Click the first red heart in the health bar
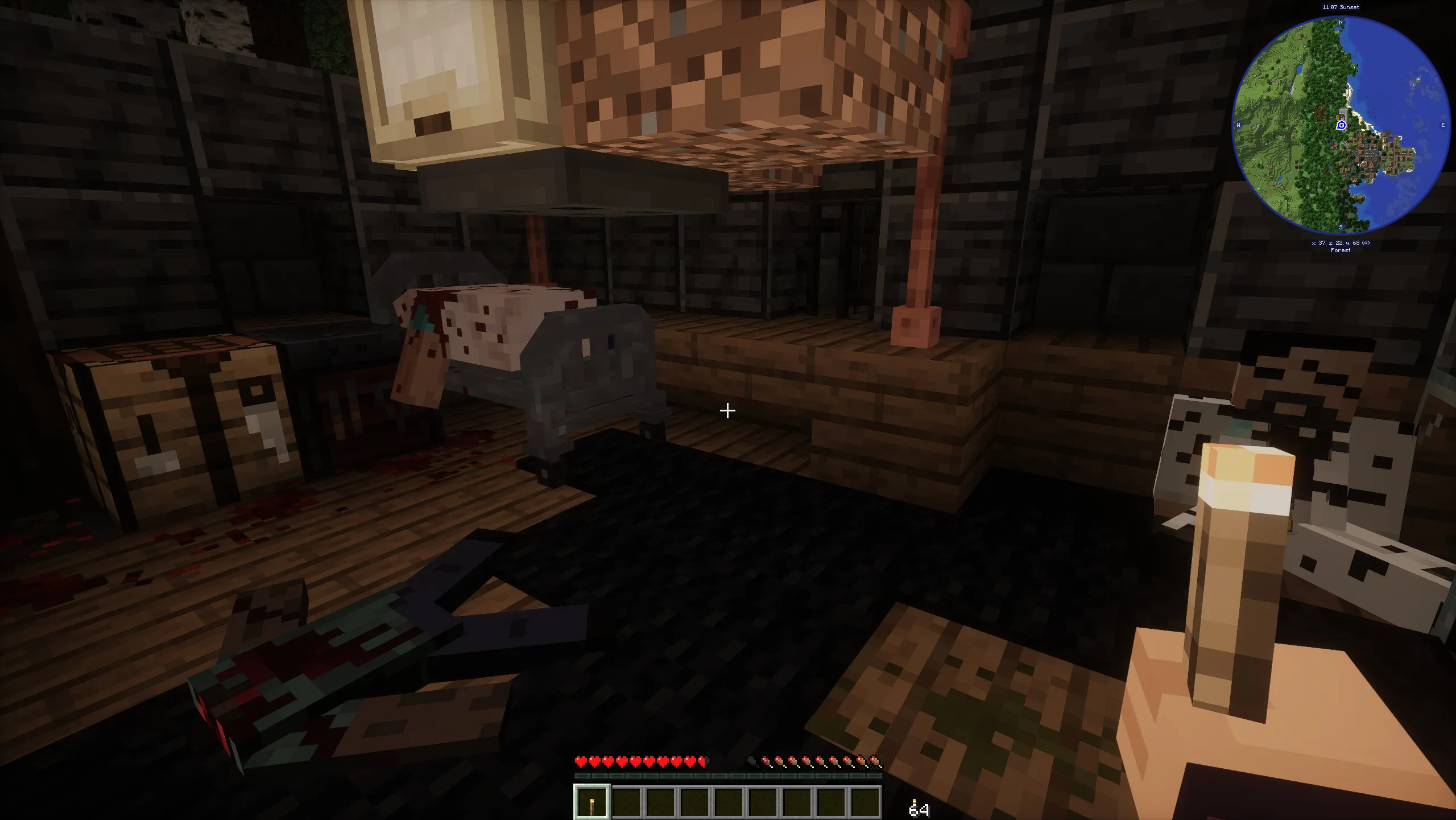1456x820 pixels. [581, 761]
